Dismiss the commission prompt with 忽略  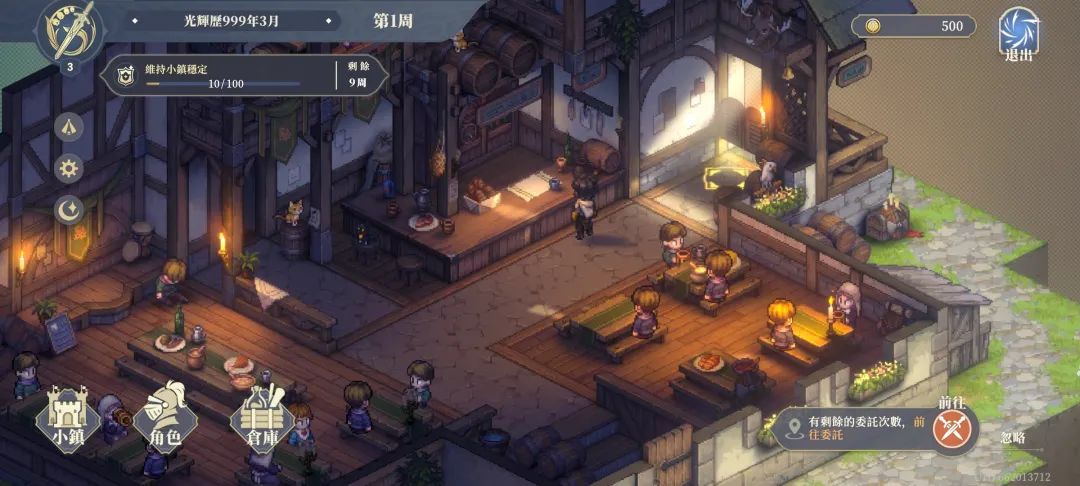coord(1013,438)
